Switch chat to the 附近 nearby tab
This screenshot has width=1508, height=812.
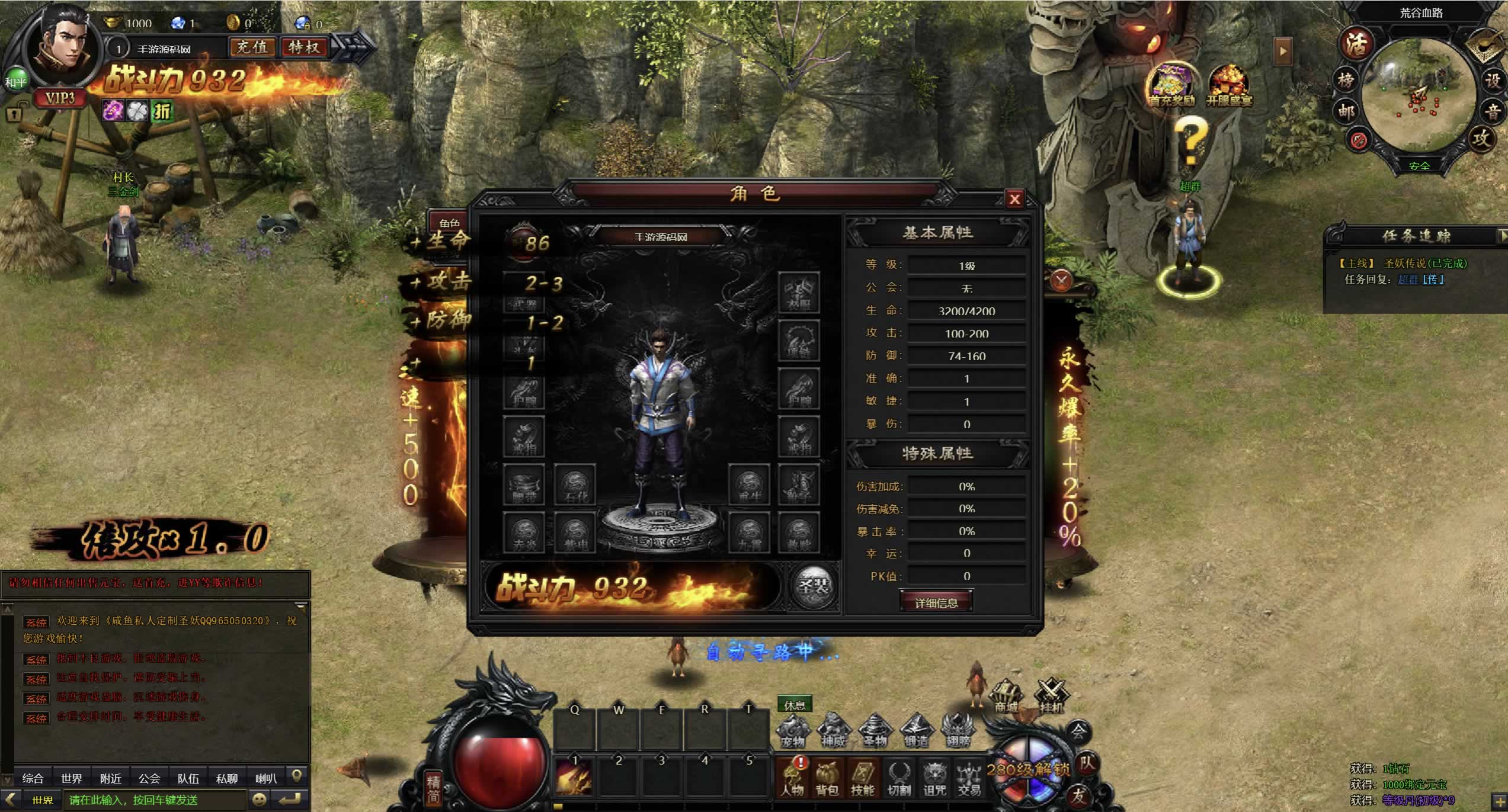pos(111,778)
